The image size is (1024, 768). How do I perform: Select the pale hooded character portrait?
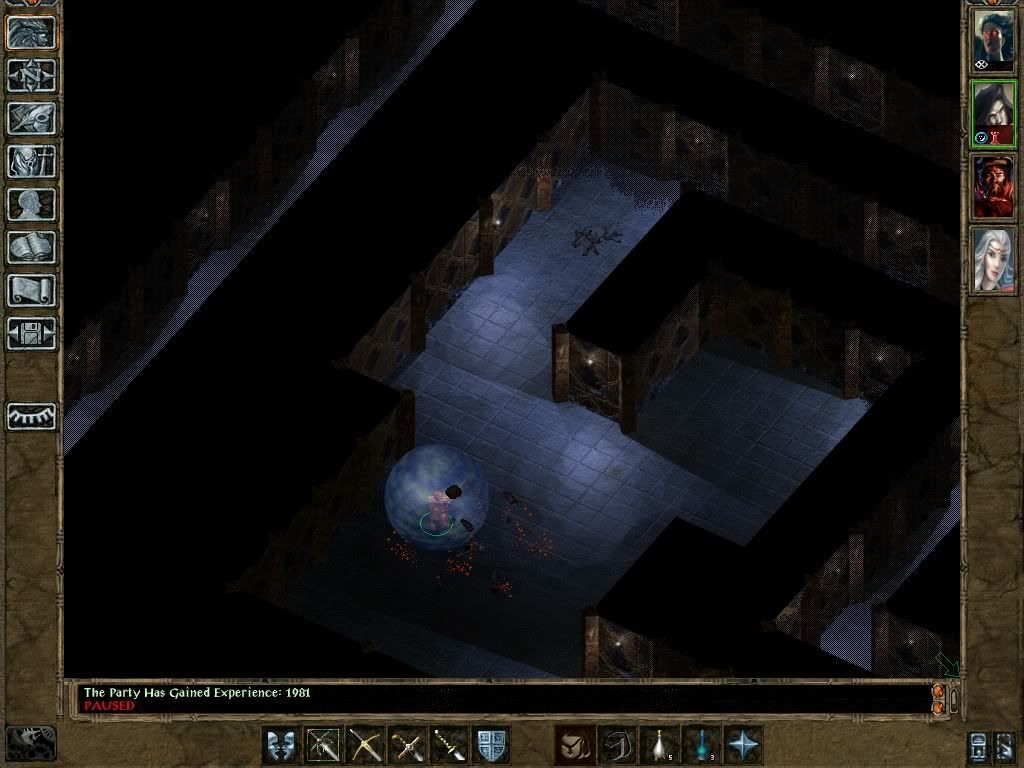coord(994,114)
